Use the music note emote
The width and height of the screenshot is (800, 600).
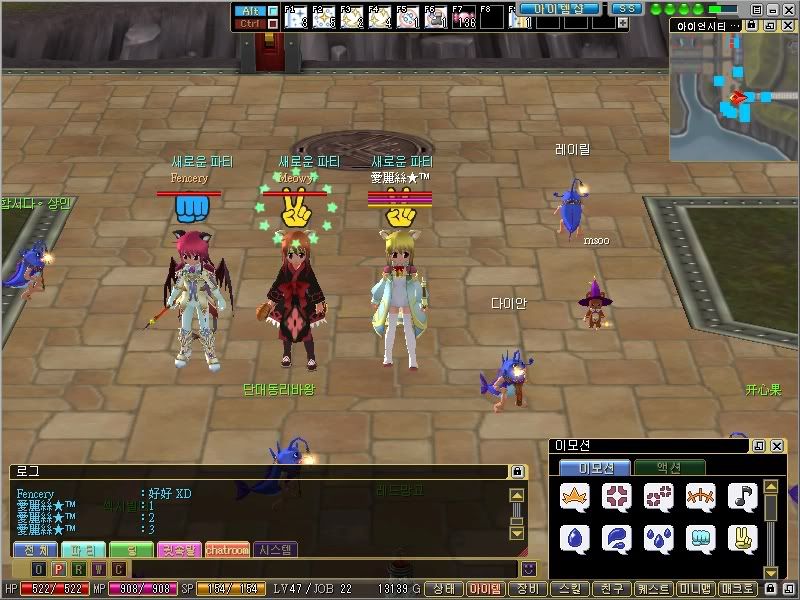pyautogui.click(x=742, y=496)
